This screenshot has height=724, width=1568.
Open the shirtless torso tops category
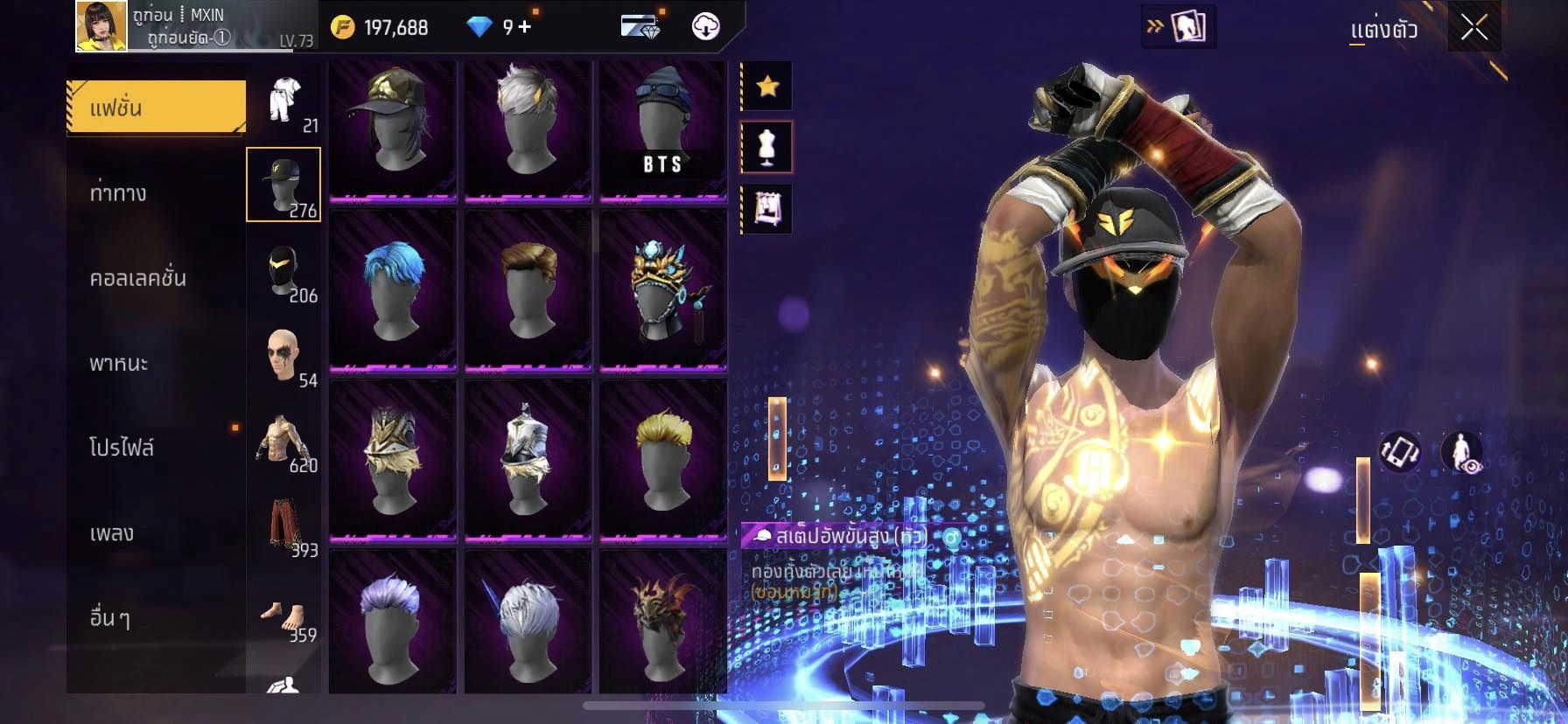(284, 440)
